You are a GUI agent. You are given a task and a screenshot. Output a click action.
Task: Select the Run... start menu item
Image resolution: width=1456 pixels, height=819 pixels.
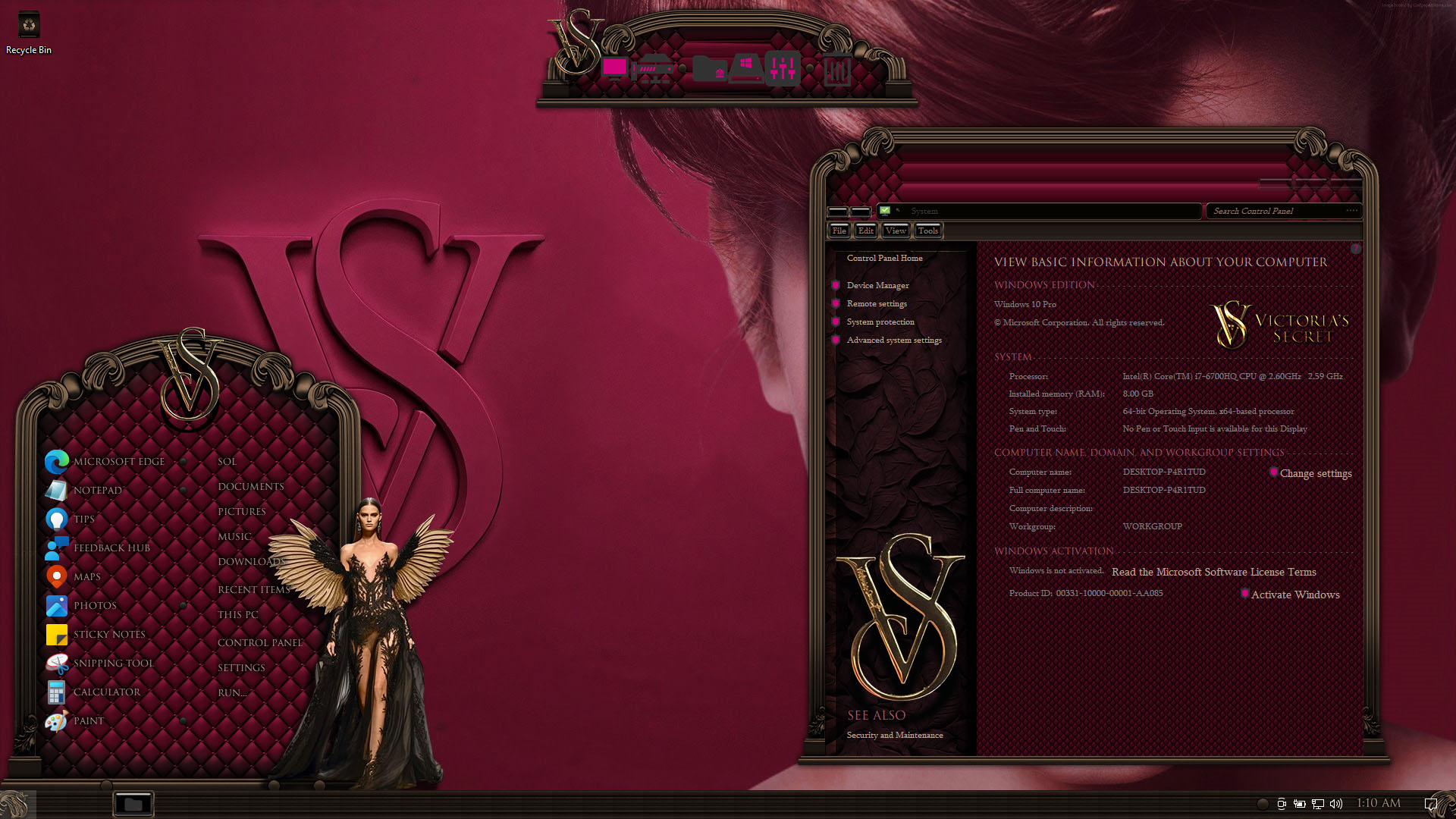[x=232, y=692]
